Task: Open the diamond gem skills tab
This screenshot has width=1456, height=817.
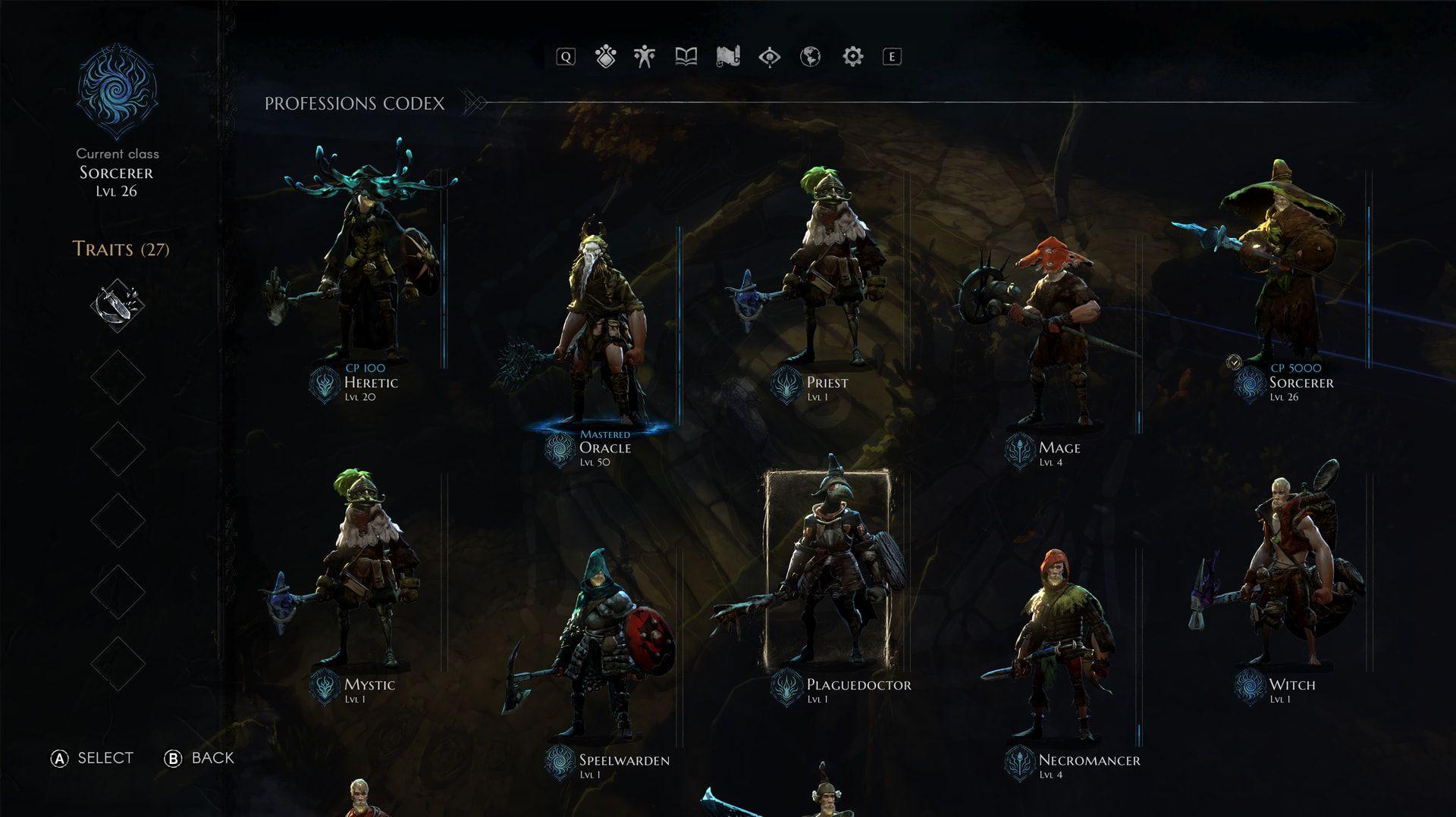Action: 605,57
